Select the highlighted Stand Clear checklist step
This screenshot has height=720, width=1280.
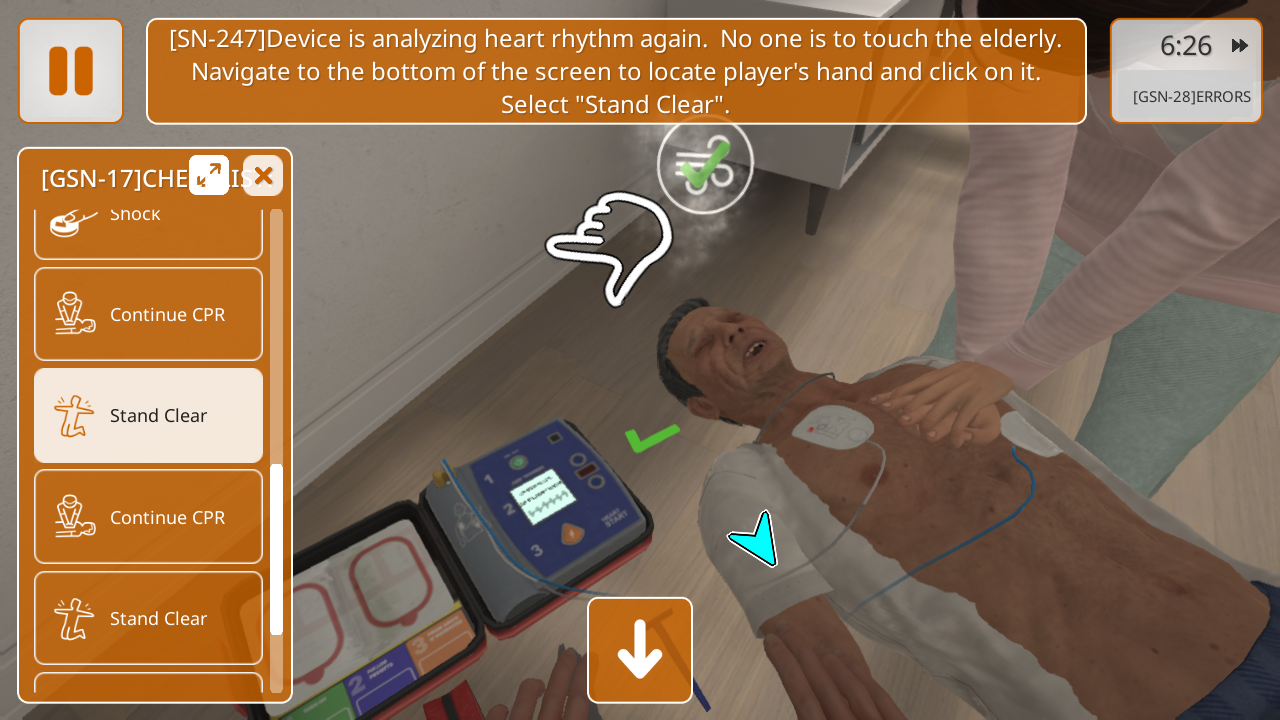149,415
